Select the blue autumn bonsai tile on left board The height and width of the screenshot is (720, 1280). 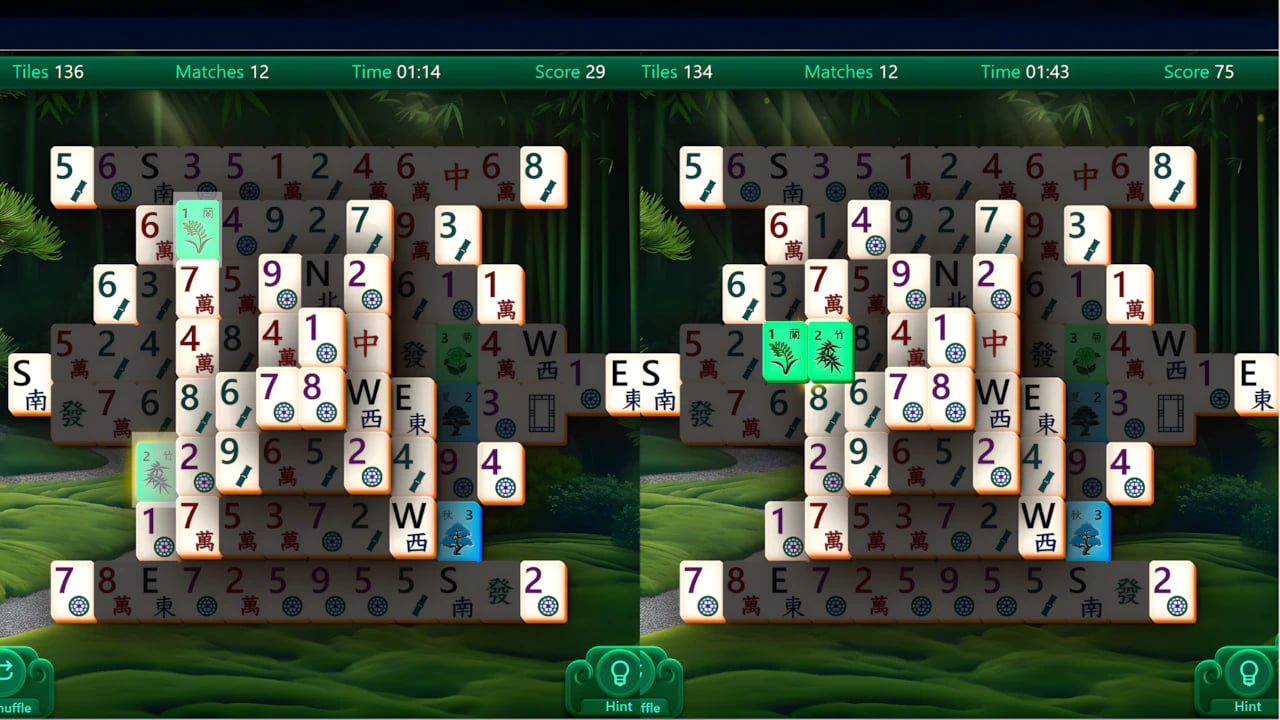click(459, 530)
